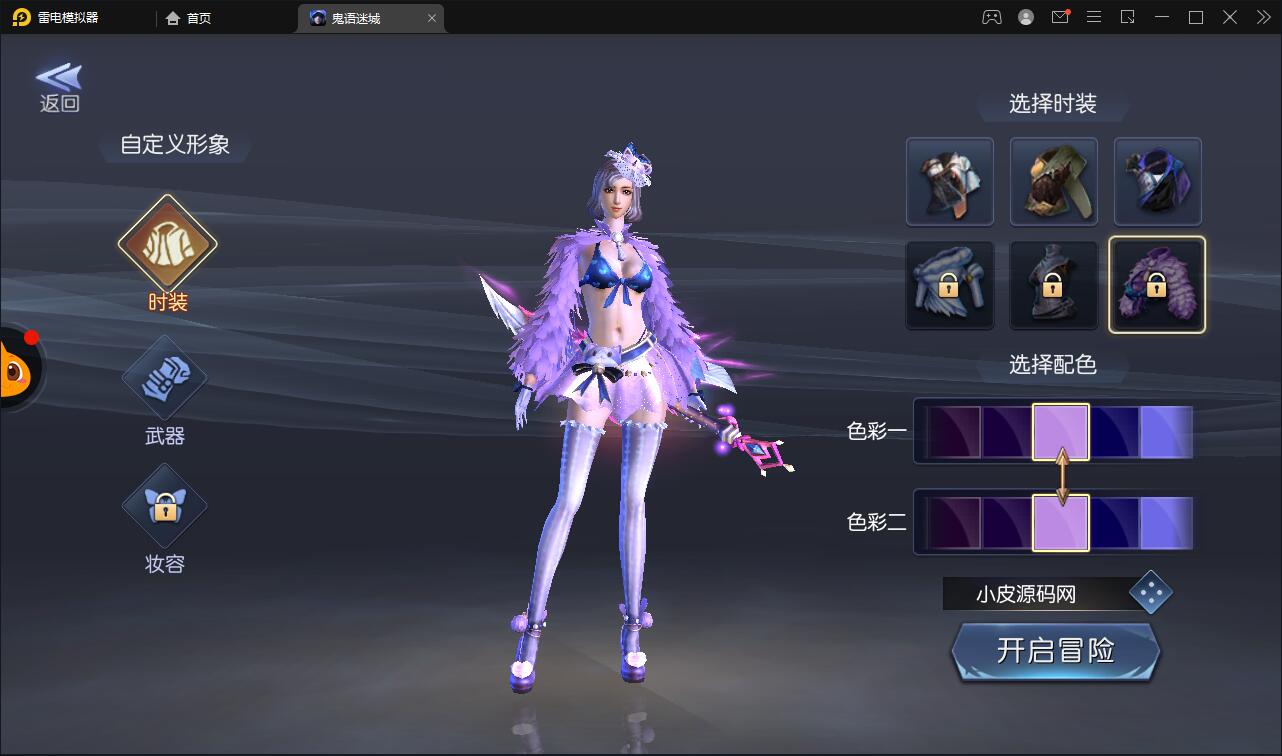Choose the locked blue winged outfit
This screenshot has width=1282, height=756.
click(949, 285)
